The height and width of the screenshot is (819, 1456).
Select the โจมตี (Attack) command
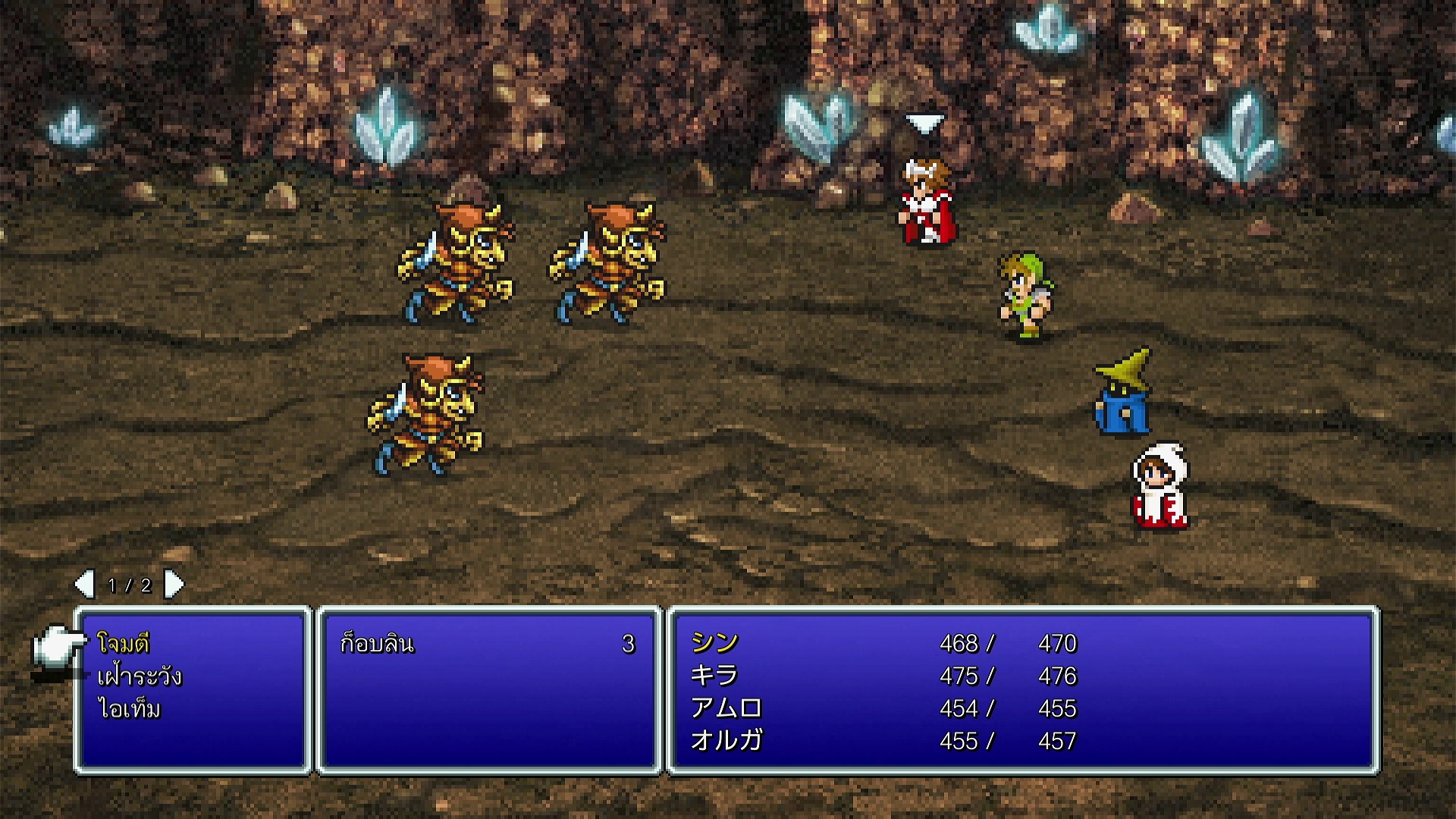point(124,644)
